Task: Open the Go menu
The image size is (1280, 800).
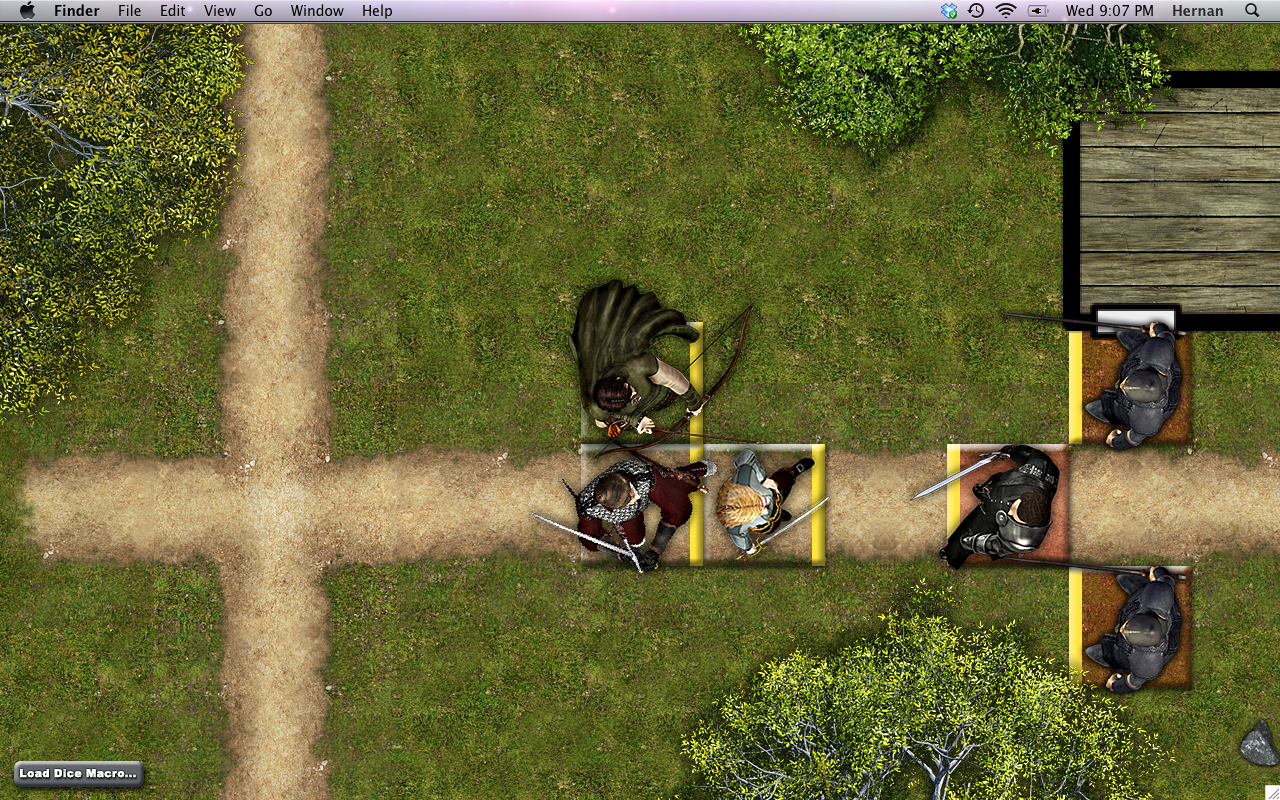Action: tap(262, 10)
